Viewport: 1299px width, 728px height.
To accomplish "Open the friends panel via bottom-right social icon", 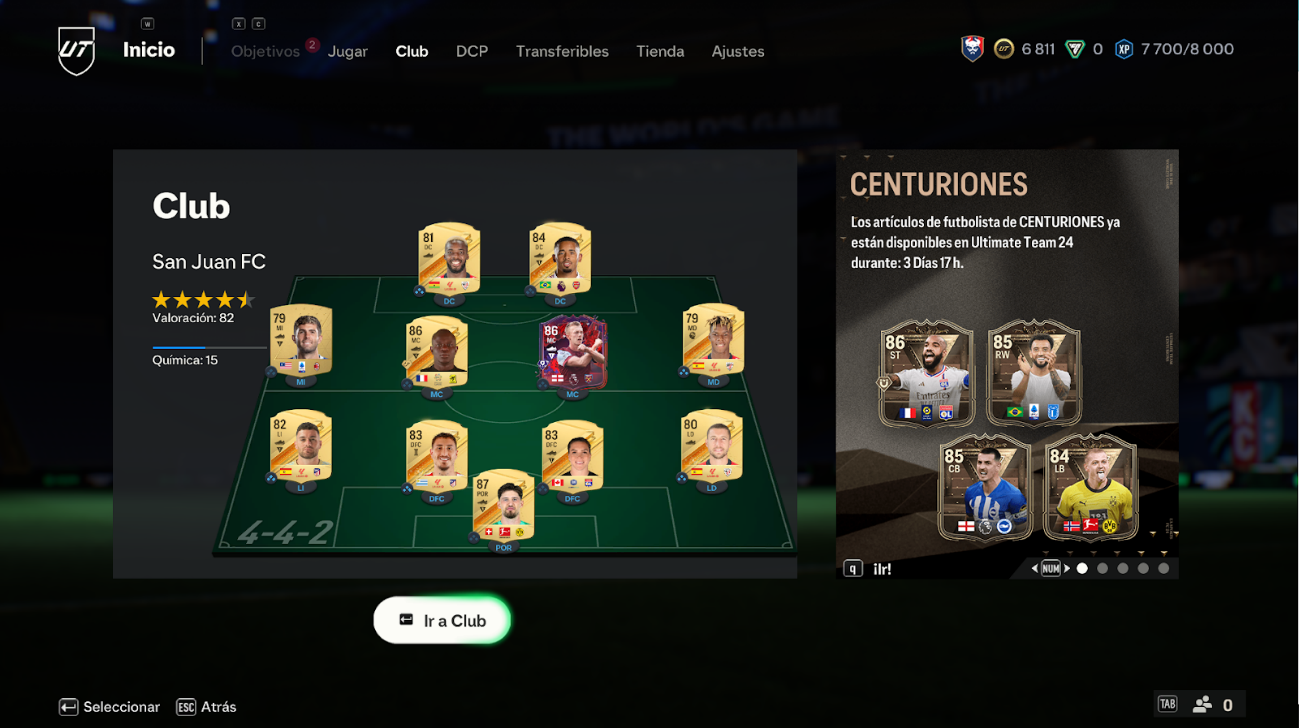I will (1200, 706).
